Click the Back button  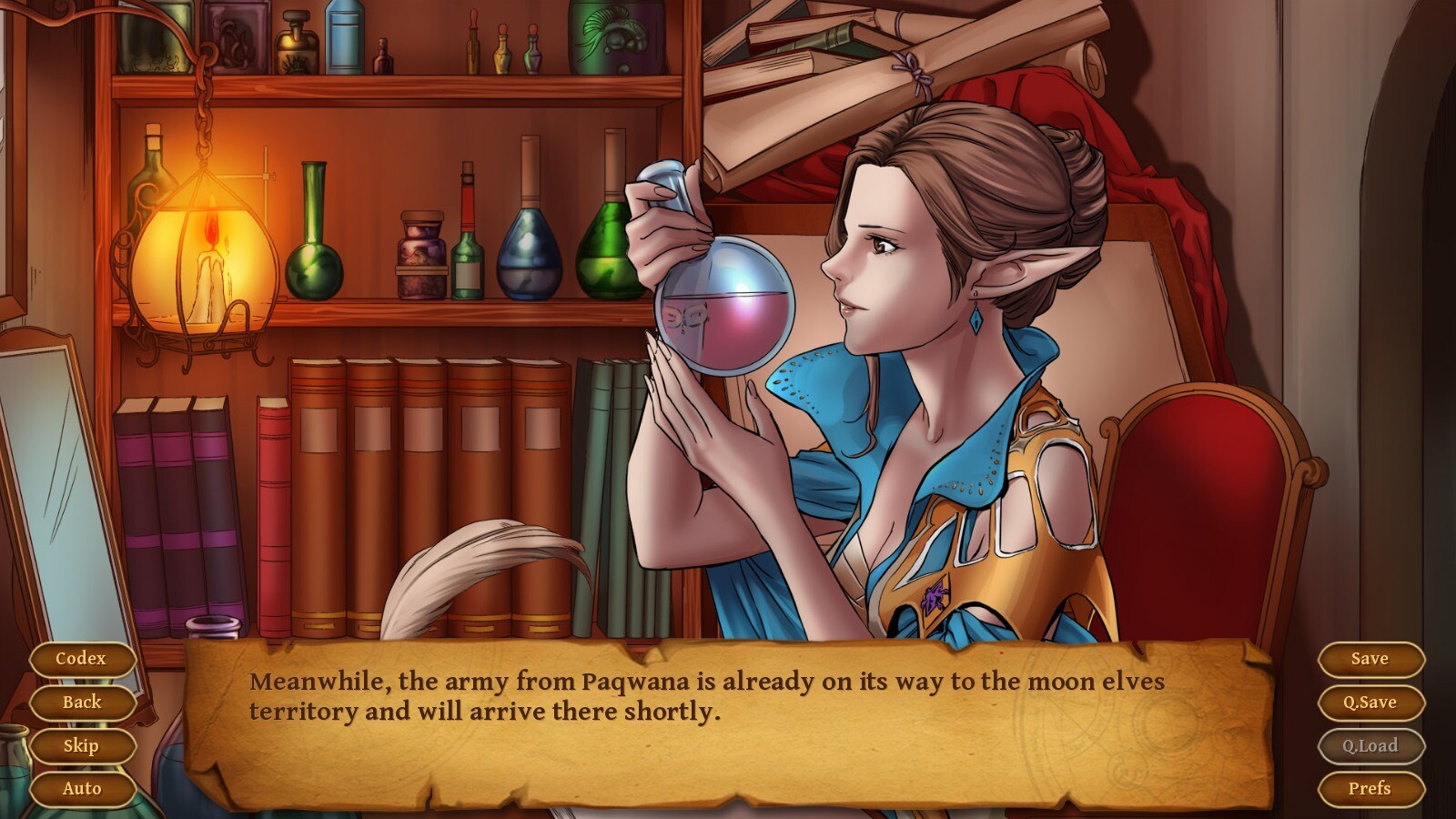[82, 701]
